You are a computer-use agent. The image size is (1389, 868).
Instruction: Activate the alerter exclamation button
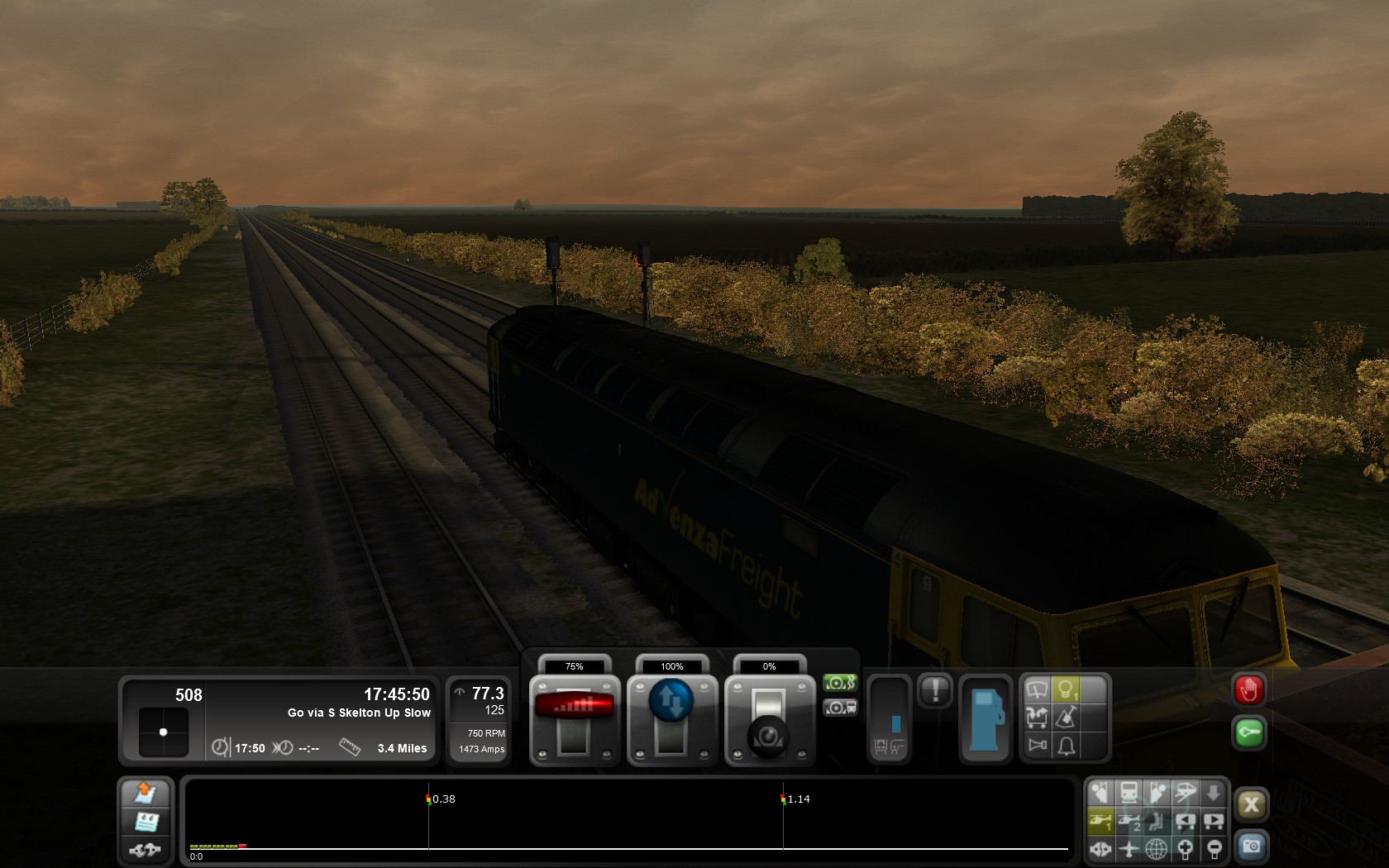tap(935, 689)
